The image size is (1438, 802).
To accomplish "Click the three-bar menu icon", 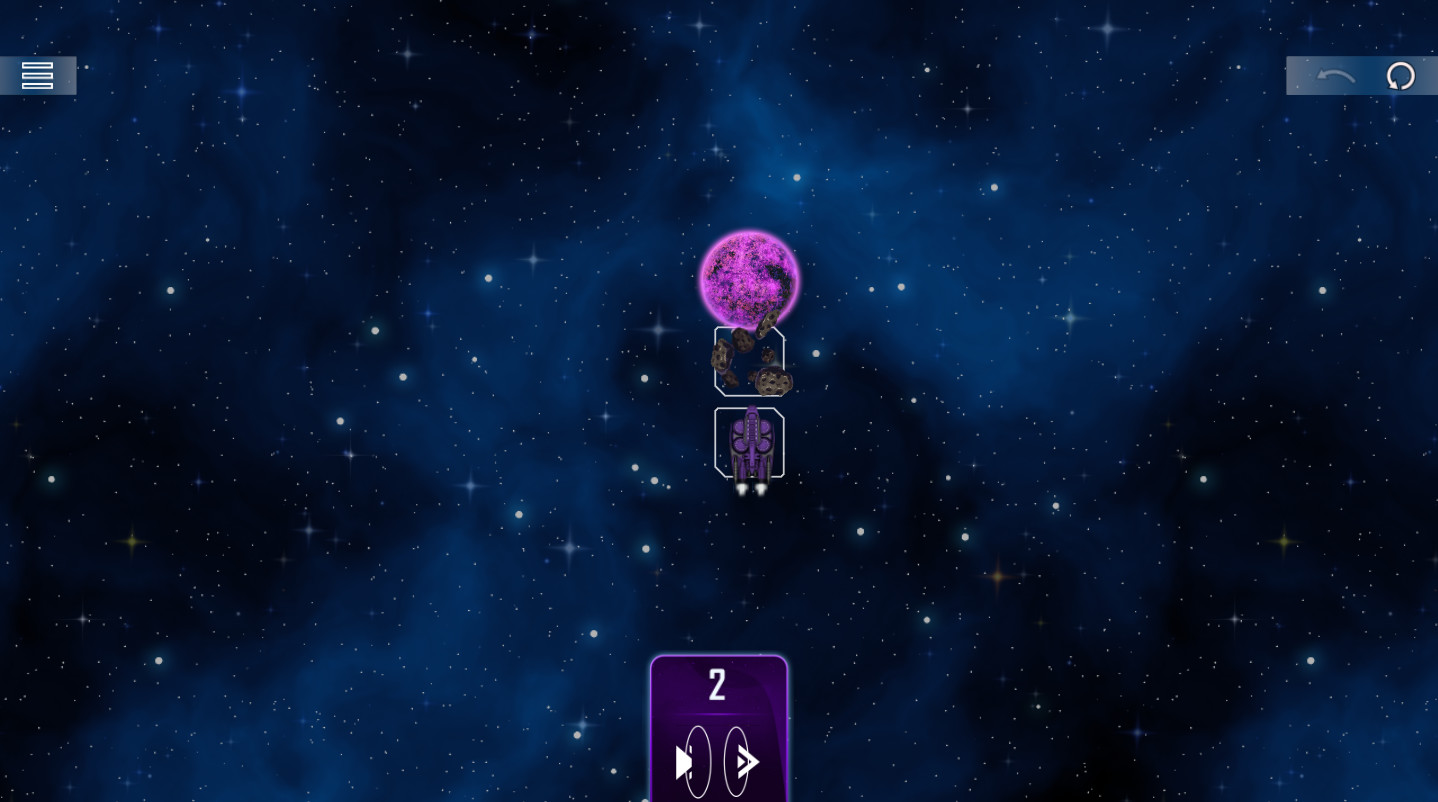I will coord(38,75).
